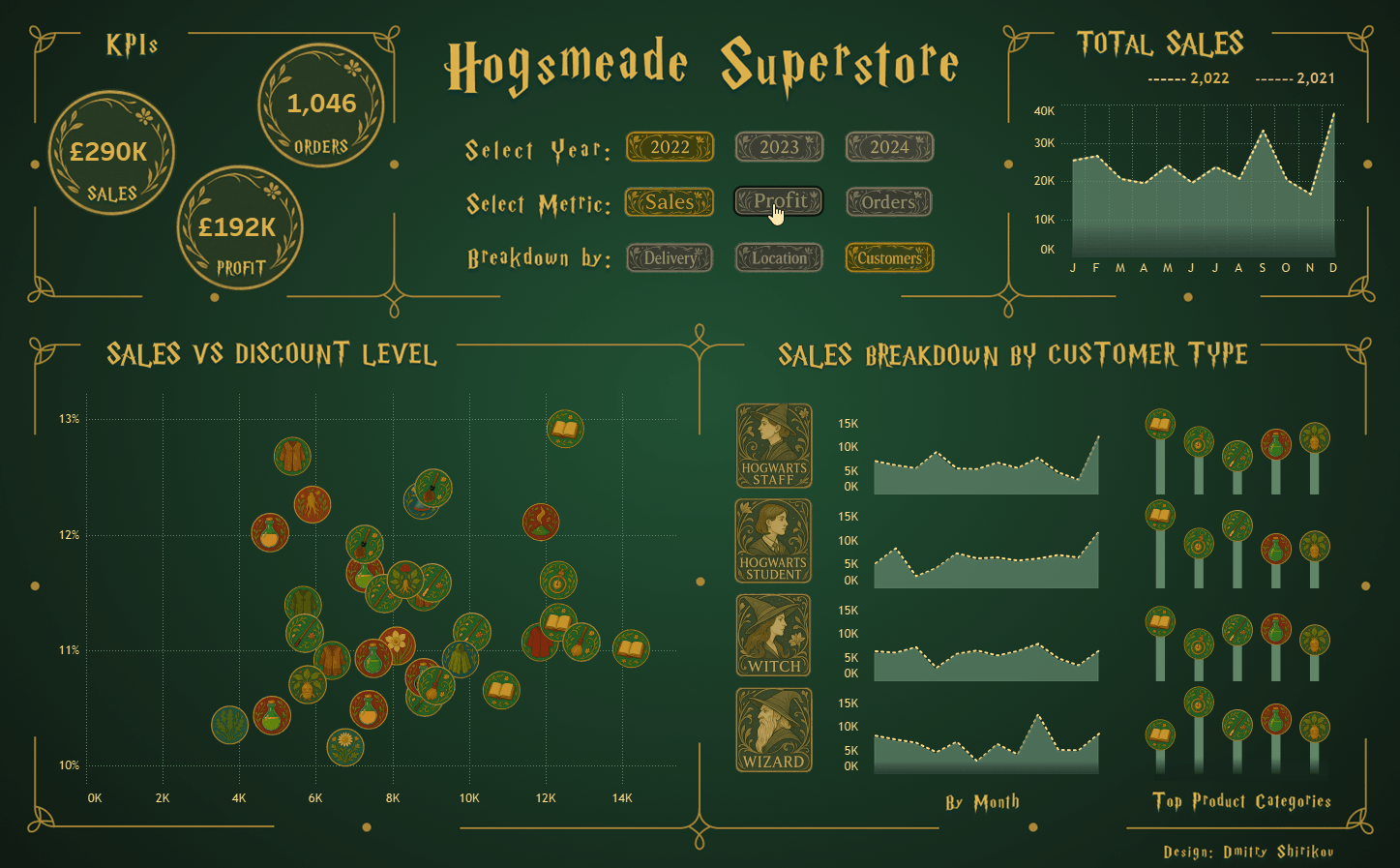Switch the metric to Profit

779,201
